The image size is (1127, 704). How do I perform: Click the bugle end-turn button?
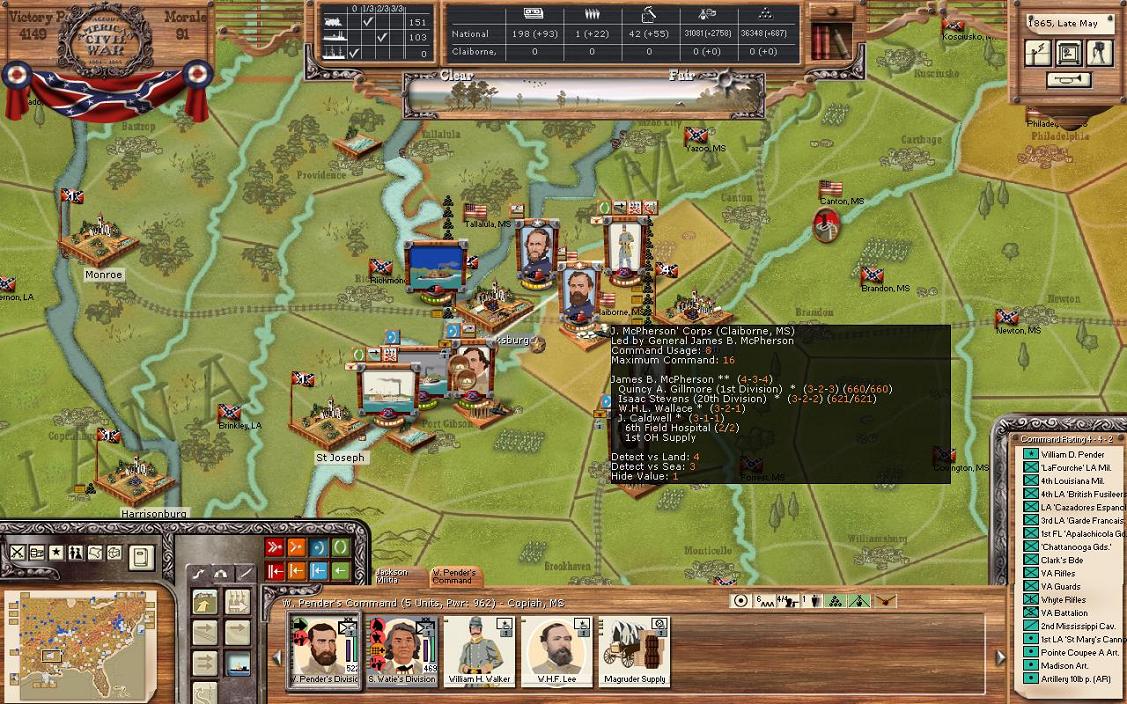pos(1070,80)
